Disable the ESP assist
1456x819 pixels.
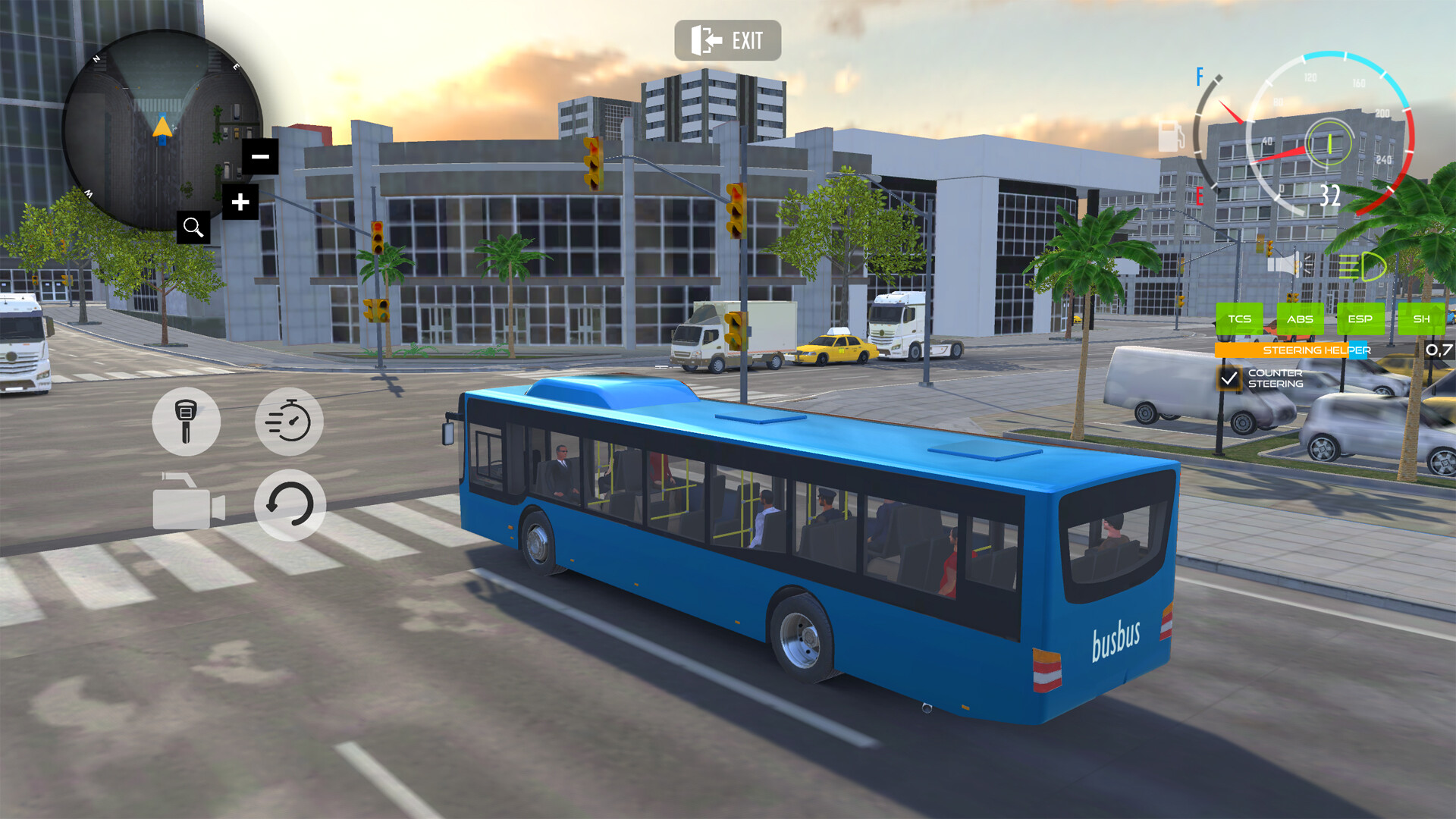point(1361,319)
